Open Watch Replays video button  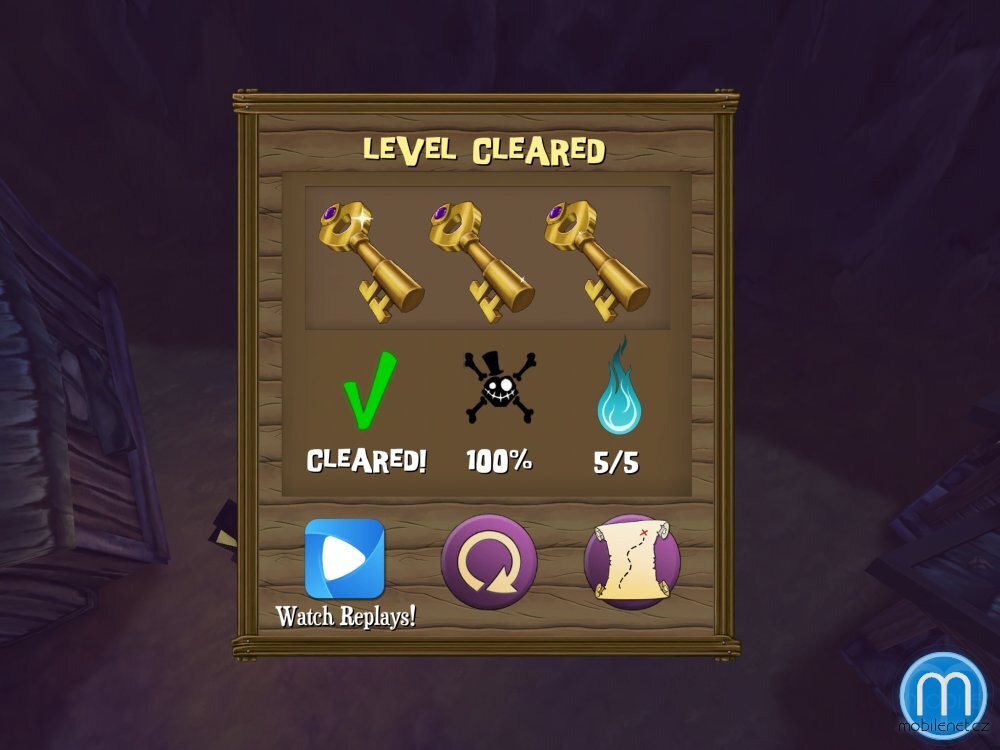[x=345, y=559]
